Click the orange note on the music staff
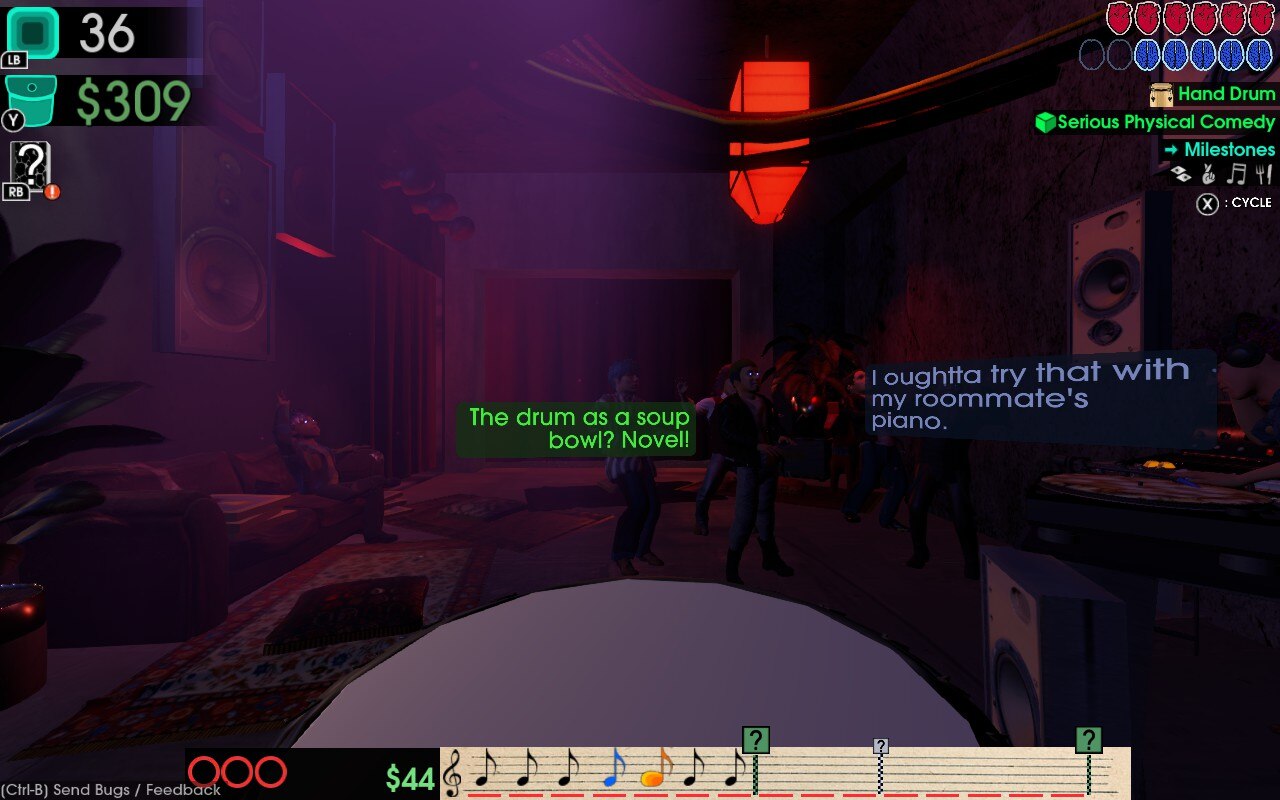 point(655,772)
